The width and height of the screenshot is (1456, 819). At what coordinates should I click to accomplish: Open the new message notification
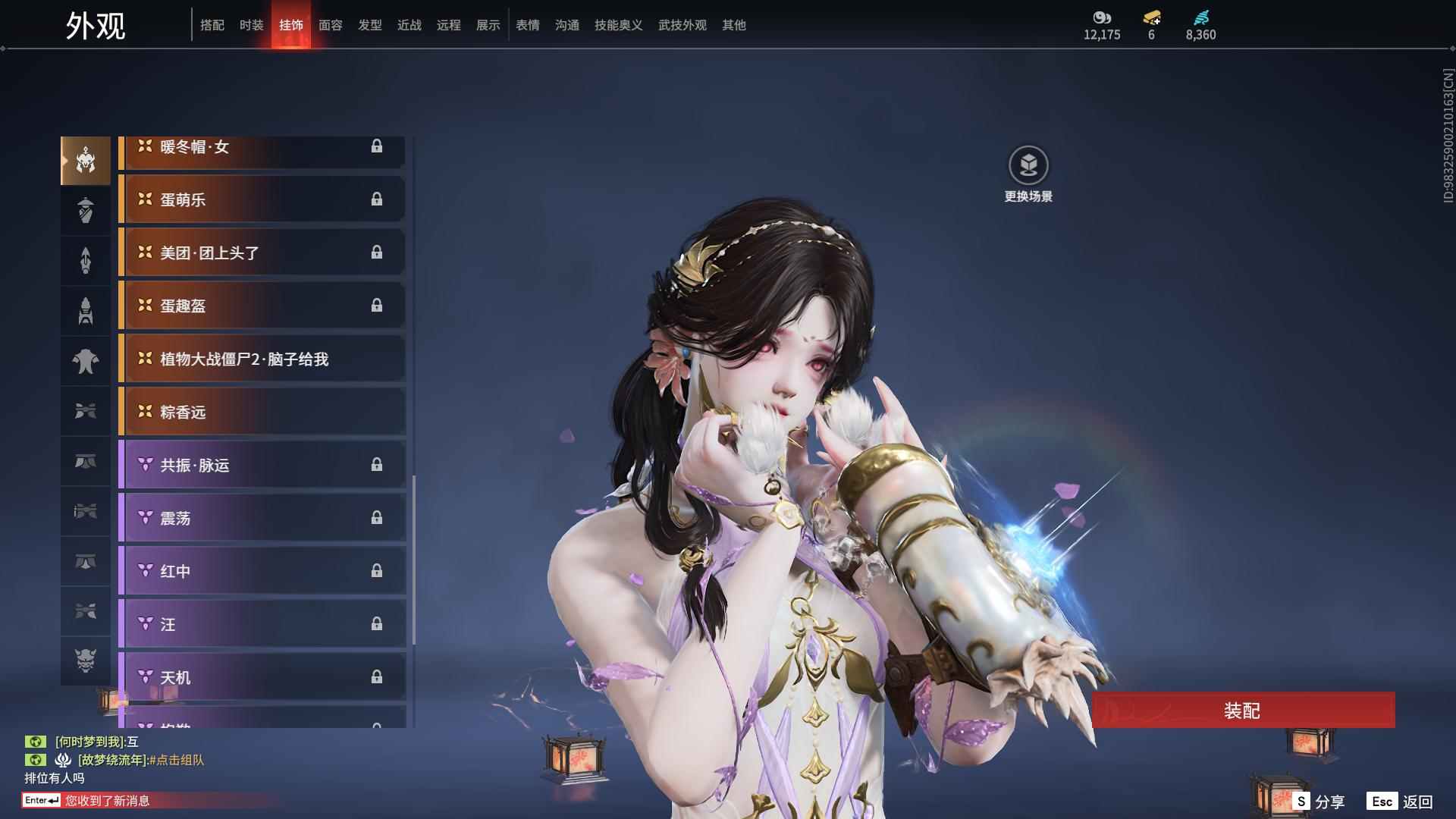click(106, 800)
